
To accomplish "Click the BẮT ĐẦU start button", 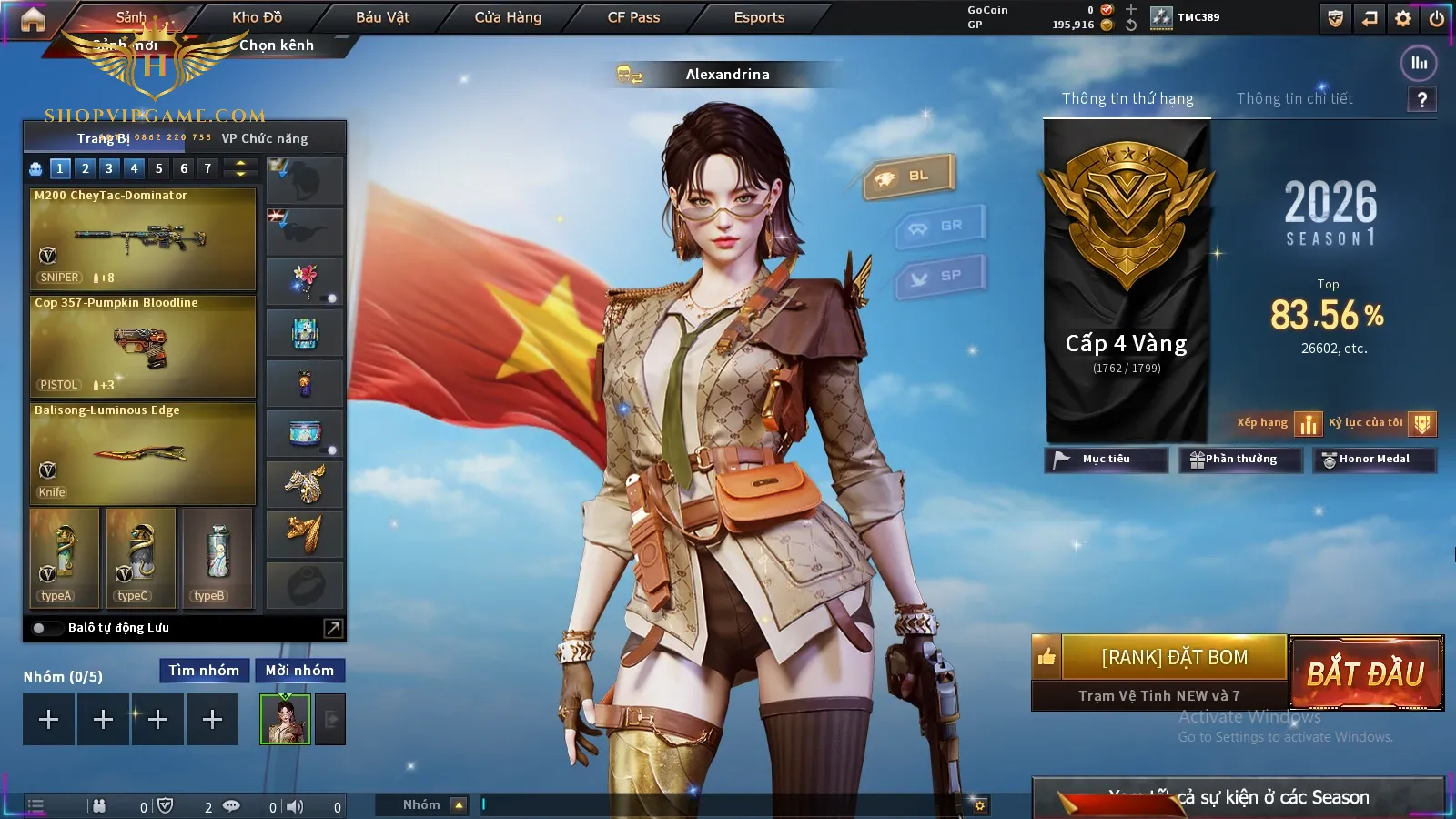I will 1366,673.
